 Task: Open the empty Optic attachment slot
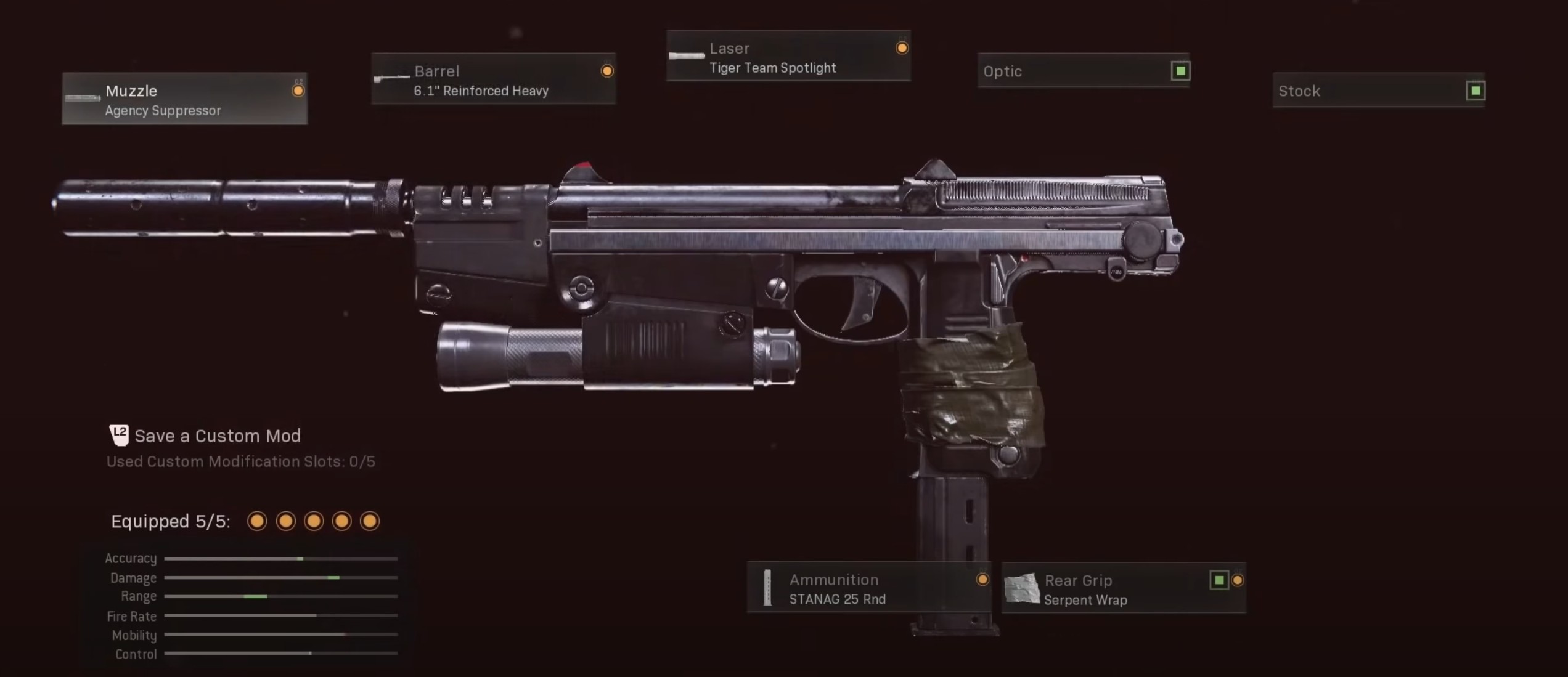1083,71
